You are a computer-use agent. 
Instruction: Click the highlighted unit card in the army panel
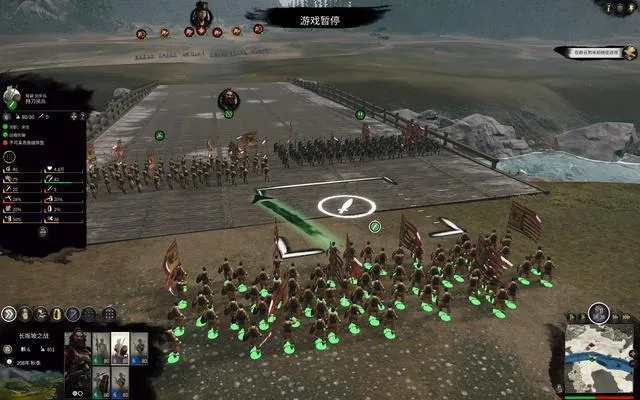119,347
